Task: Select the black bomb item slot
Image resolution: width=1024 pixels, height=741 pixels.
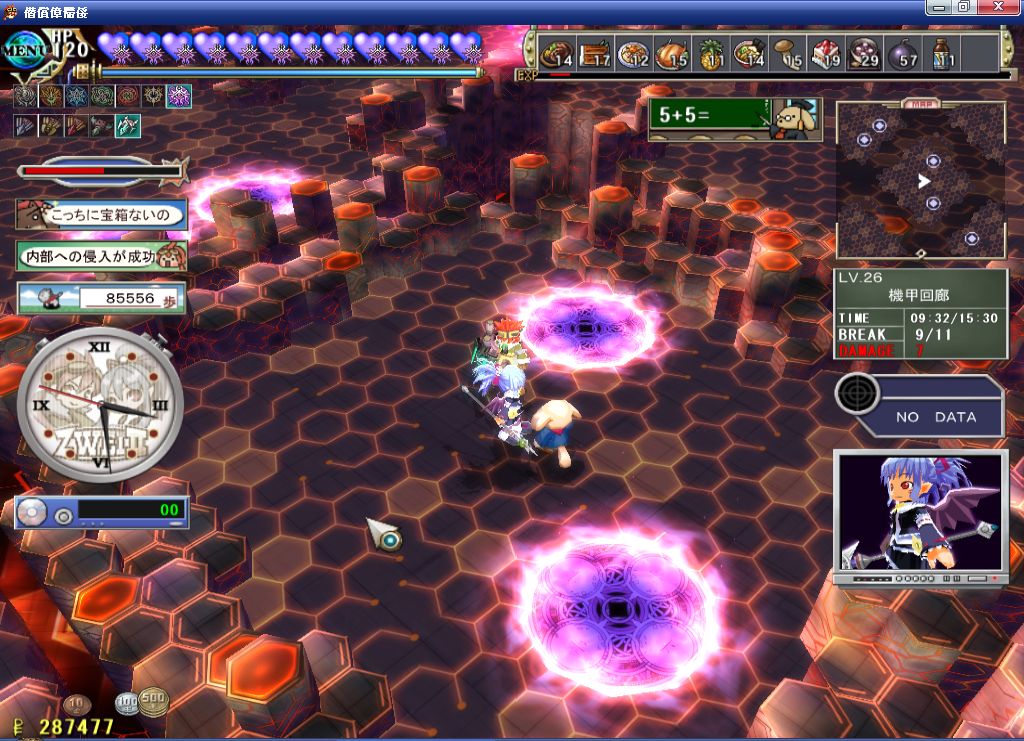Action: 902,53
